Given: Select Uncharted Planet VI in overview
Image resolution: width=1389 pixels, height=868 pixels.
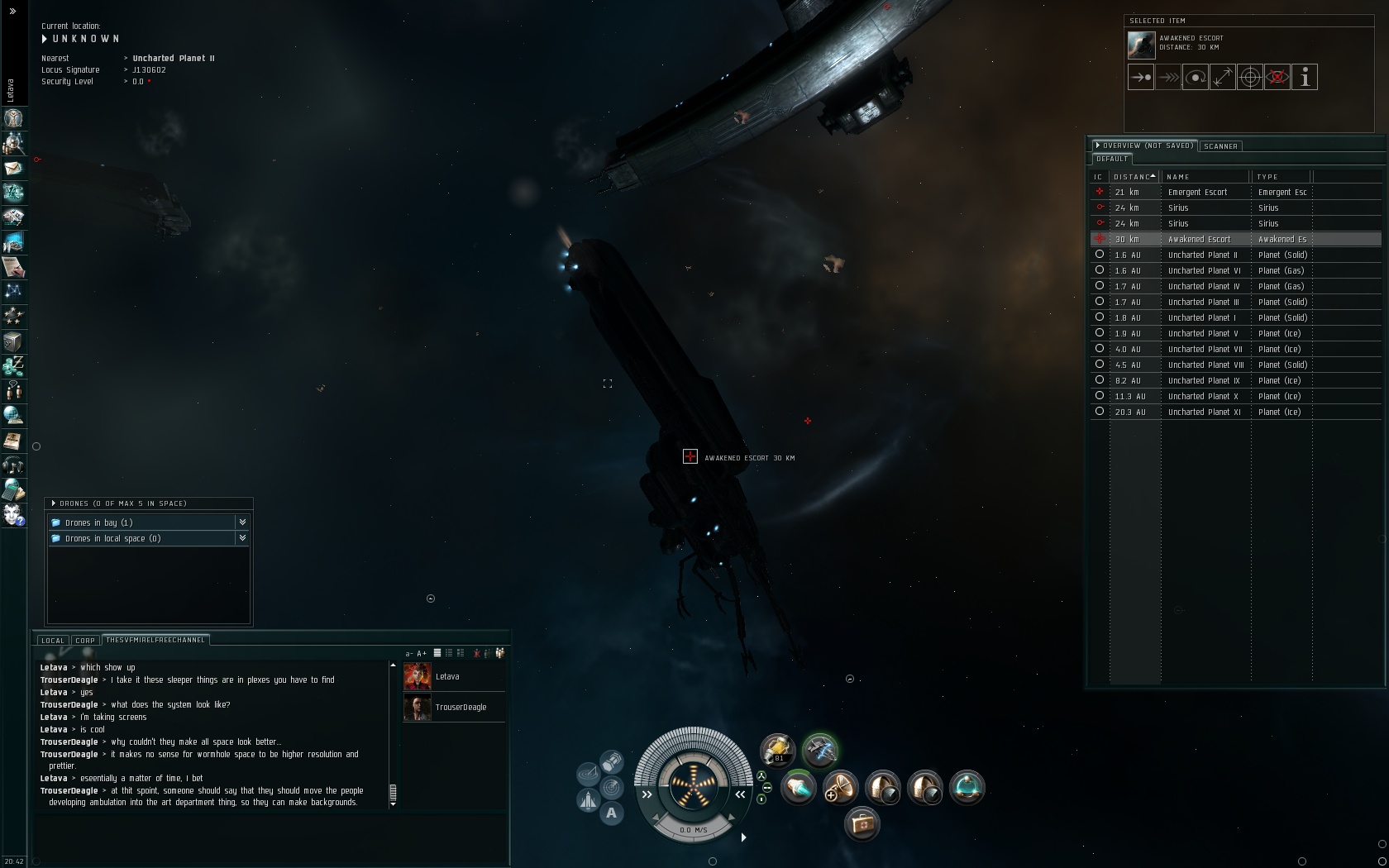Looking at the screenshot, I should click(1204, 271).
